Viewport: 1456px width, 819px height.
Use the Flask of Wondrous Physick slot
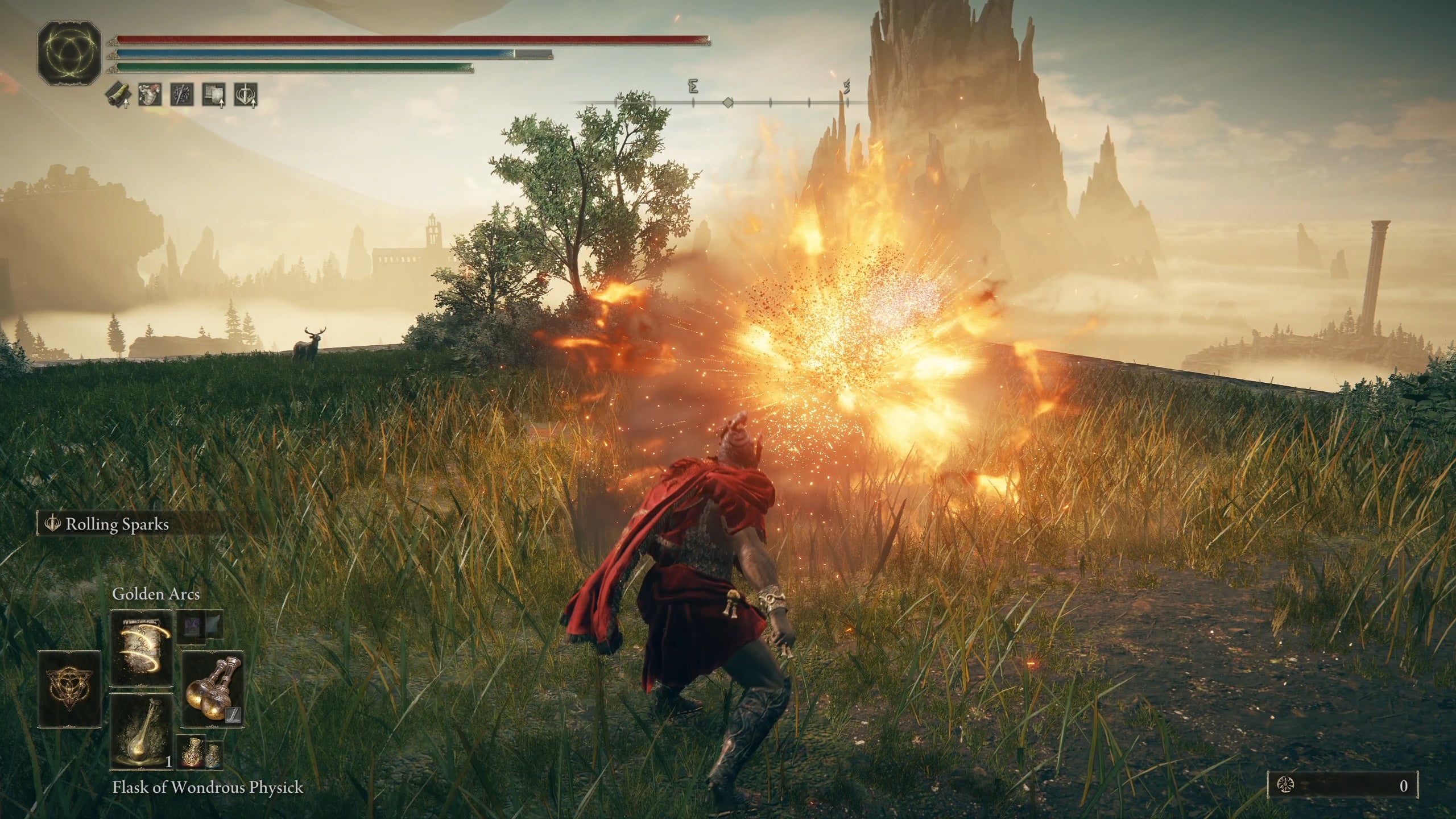pyautogui.click(x=141, y=731)
